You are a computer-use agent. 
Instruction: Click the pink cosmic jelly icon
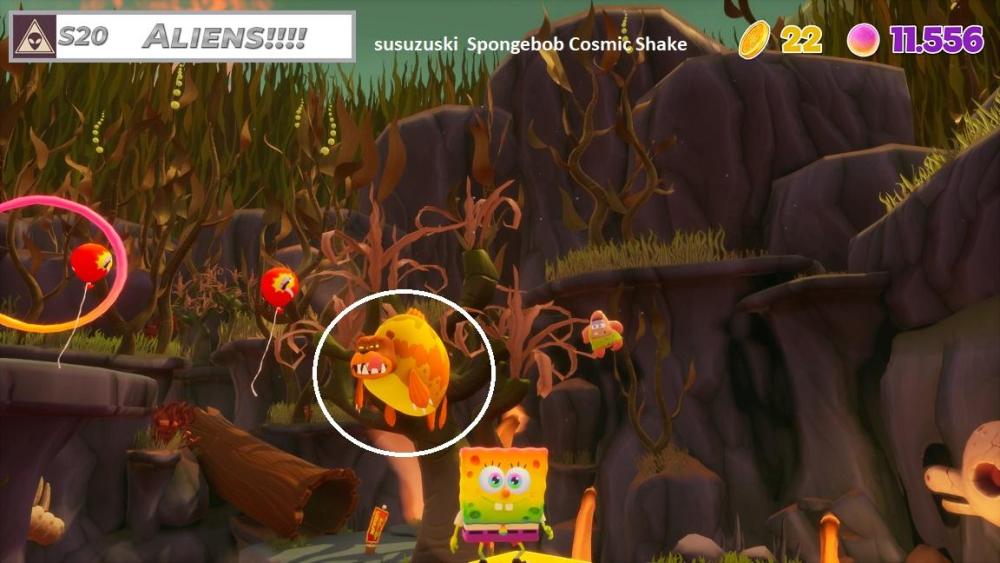[x=863, y=39]
